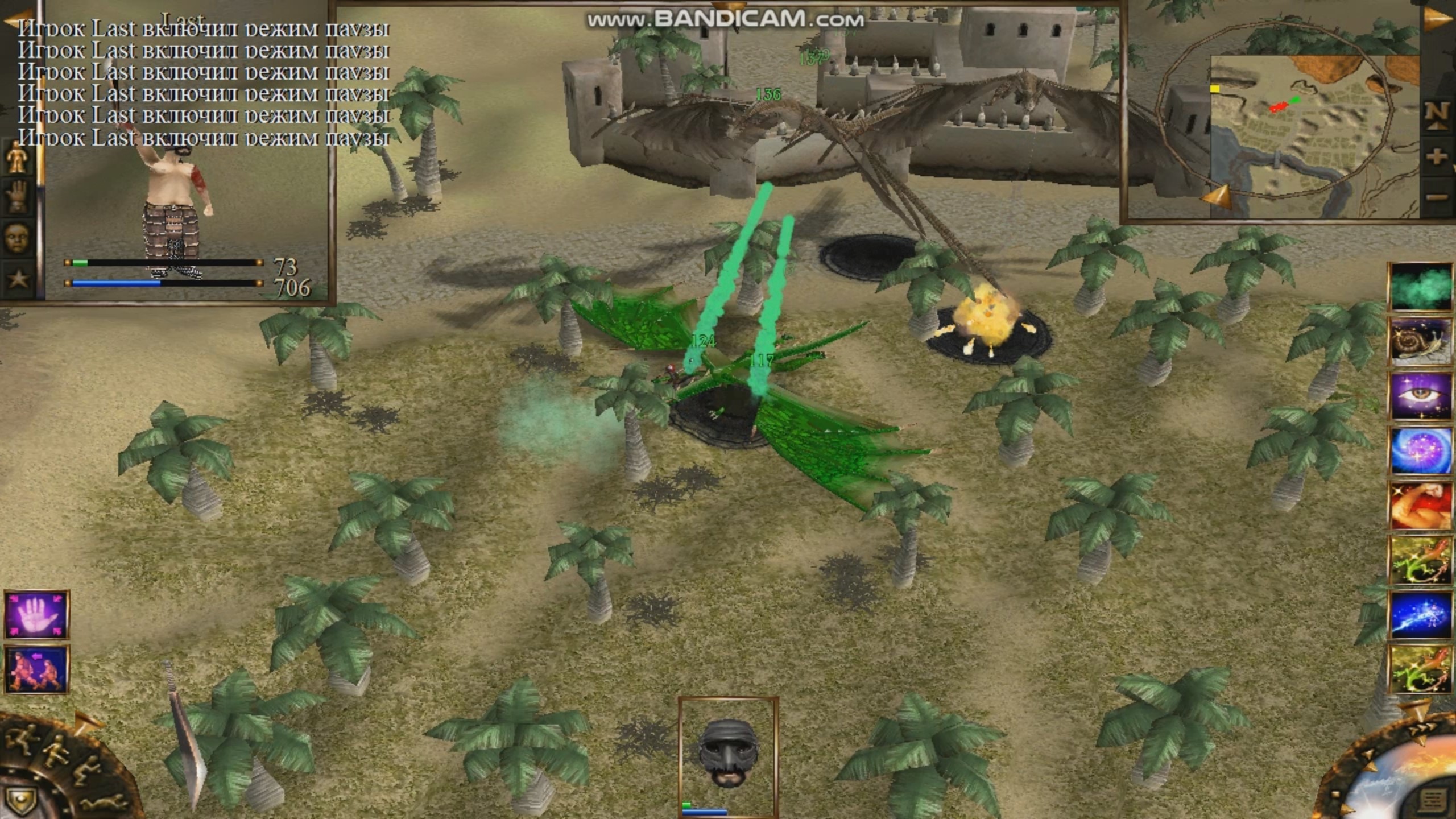Open the star icon panel

click(x=17, y=279)
